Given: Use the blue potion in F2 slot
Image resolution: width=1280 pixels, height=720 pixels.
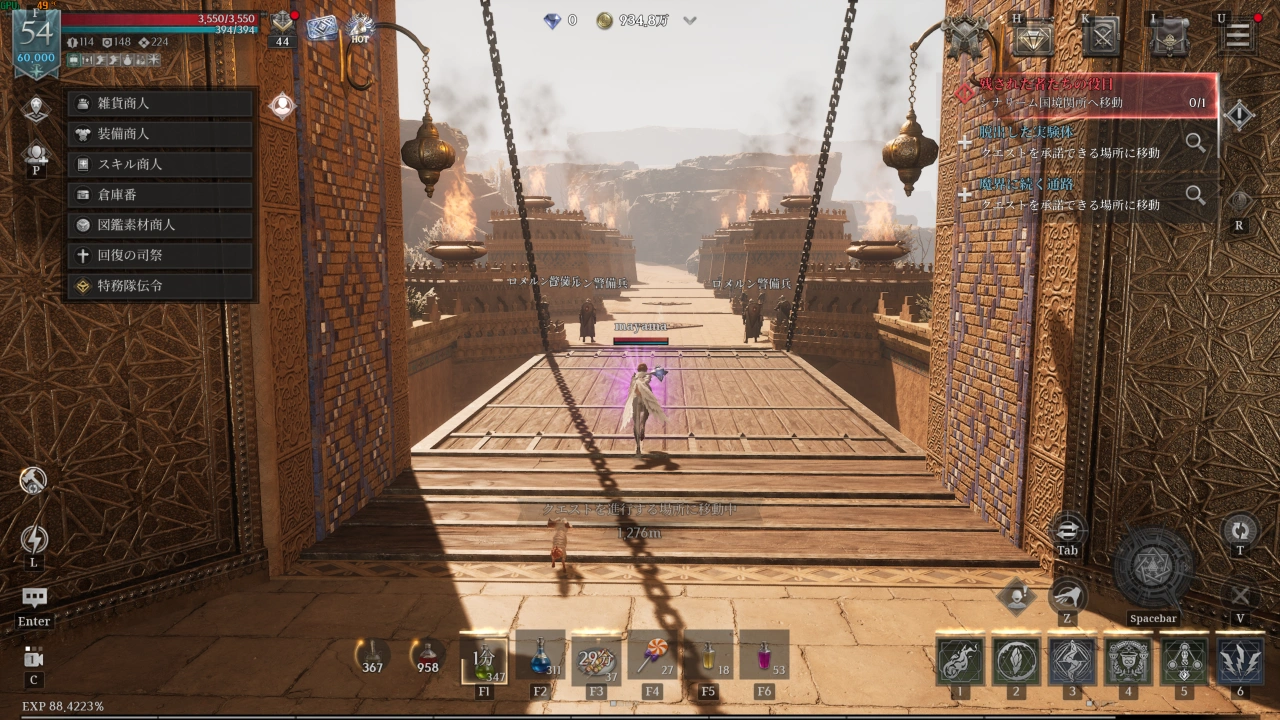Looking at the screenshot, I should click(x=540, y=656).
